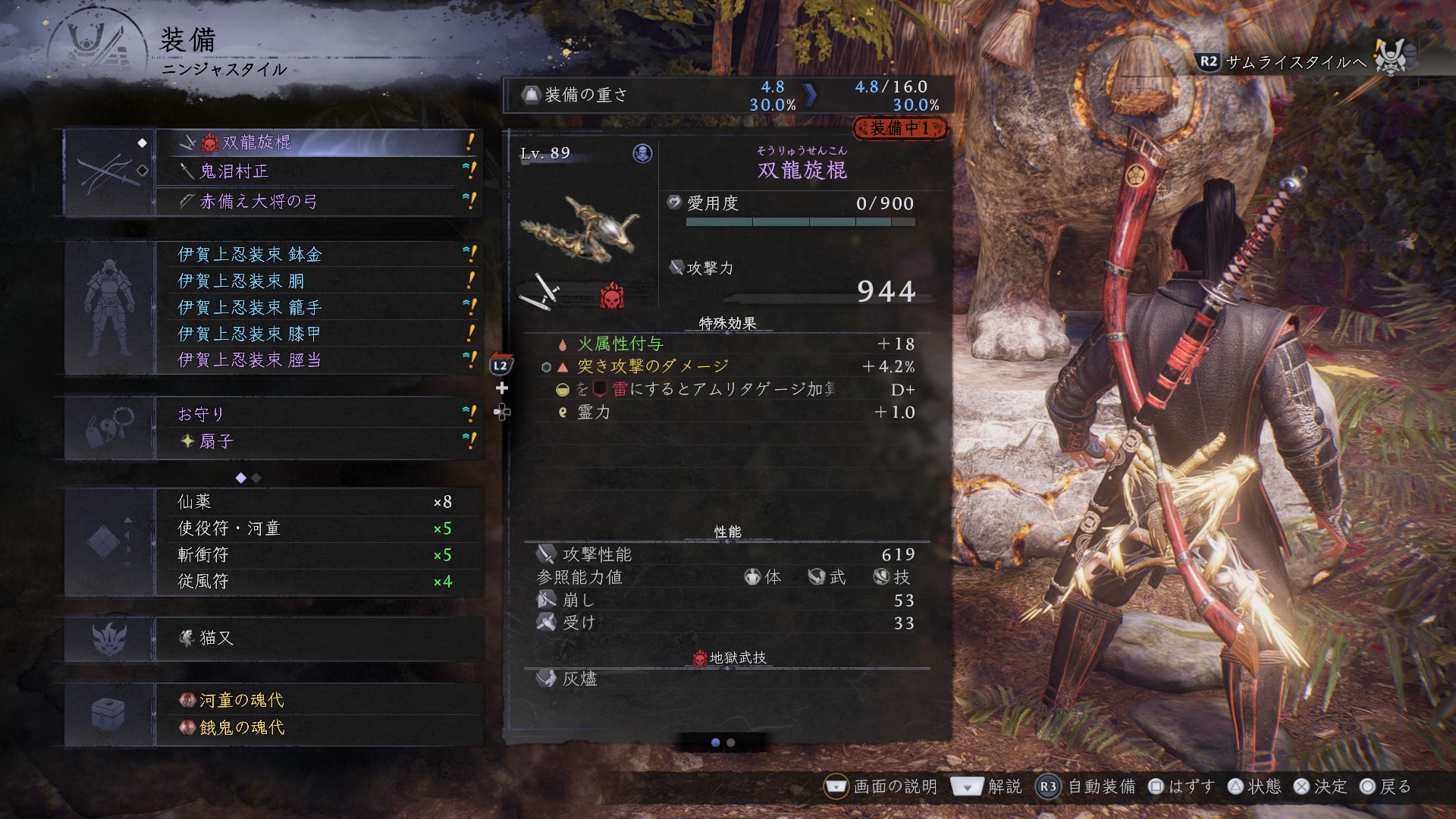The height and width of the screenshot is (819, 1456).
Task: Choose the 扇子 accessory slot
Action: point(318,441)
